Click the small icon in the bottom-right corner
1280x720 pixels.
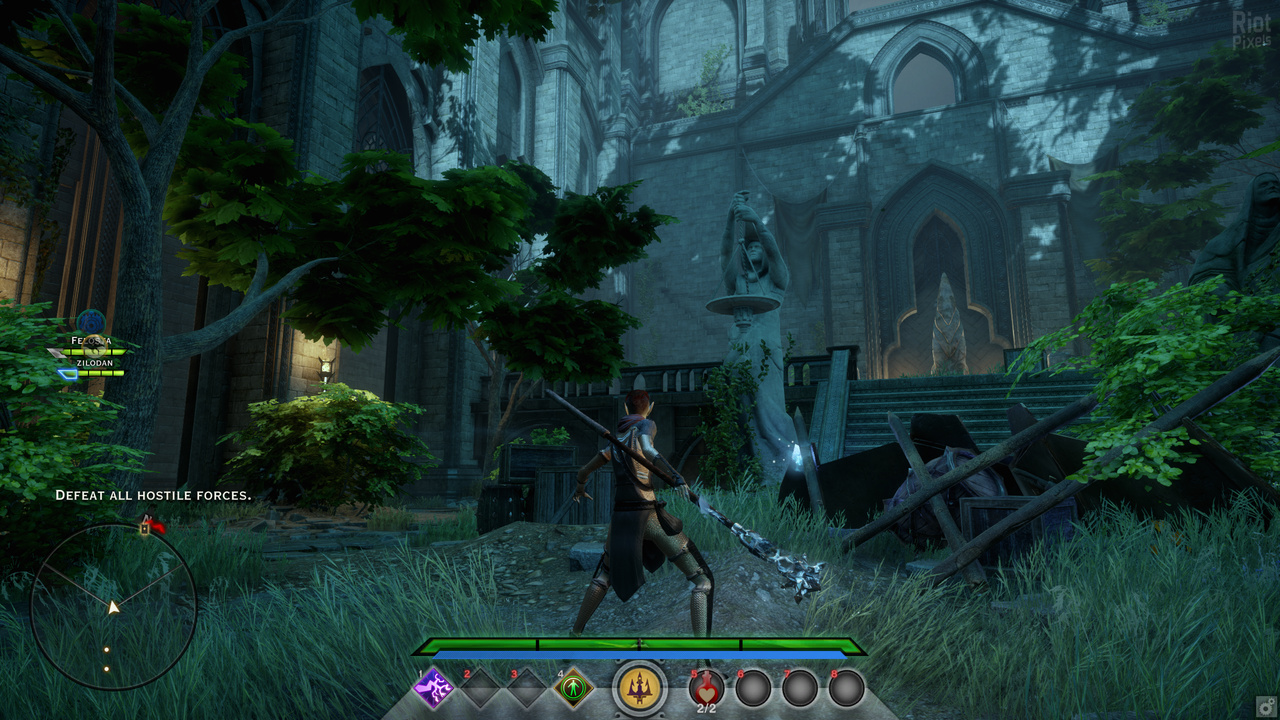1266,705
